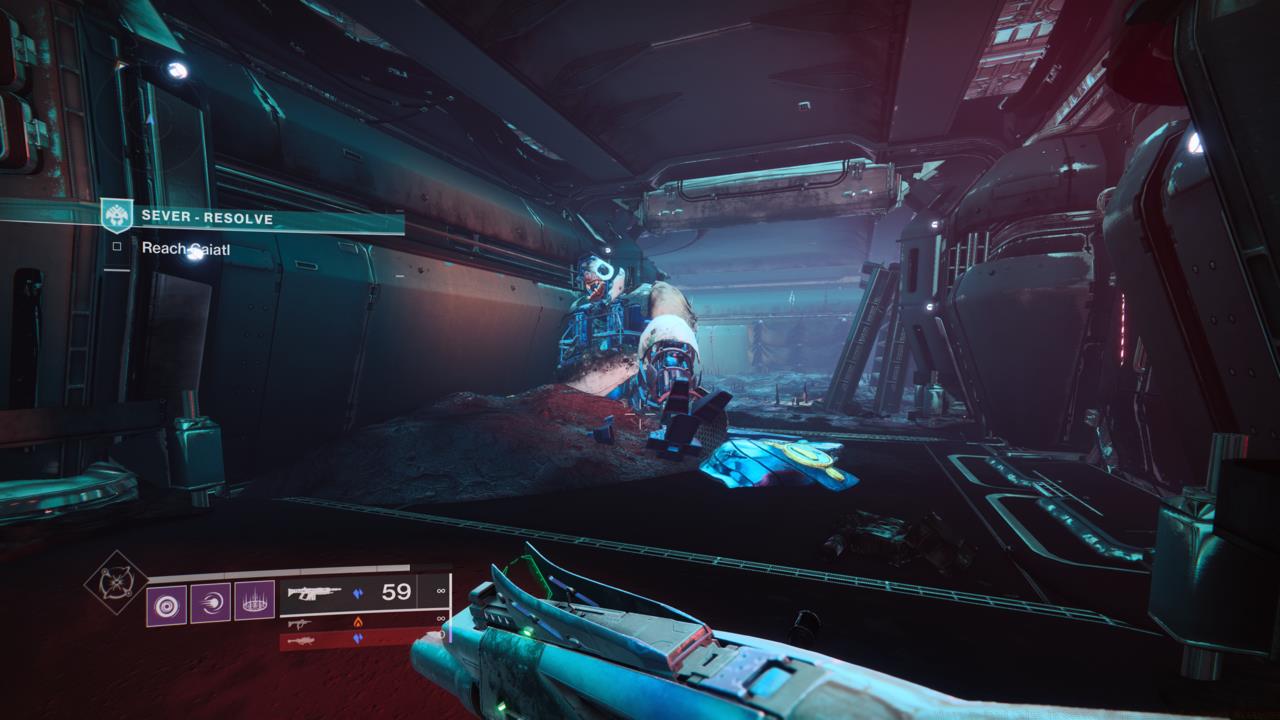Click the Caiatl shield emblem by Sever-Resolve
The width and height of the screenshot is (1280, 720).
tap(116, 214)
